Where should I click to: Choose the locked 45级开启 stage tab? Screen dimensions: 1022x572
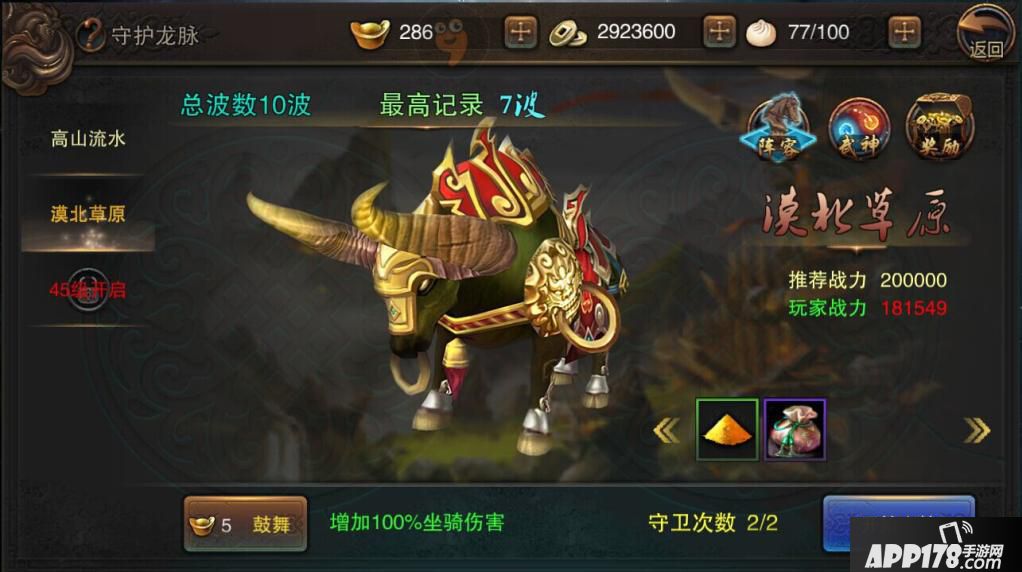tap(88, 290)
